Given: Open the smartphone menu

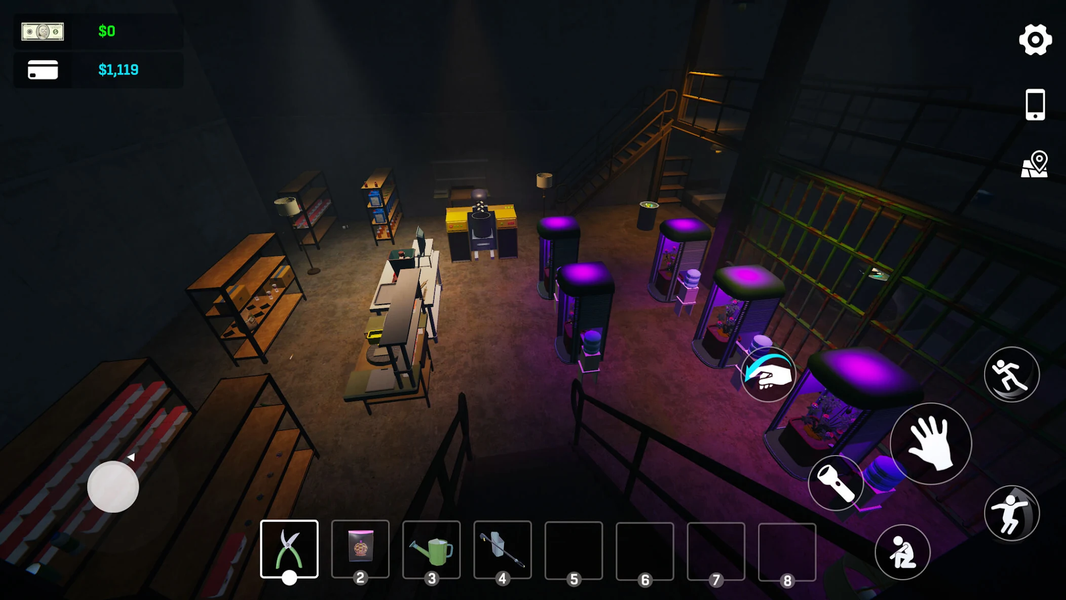Looking at the screenshot, I should point(1035,104).
